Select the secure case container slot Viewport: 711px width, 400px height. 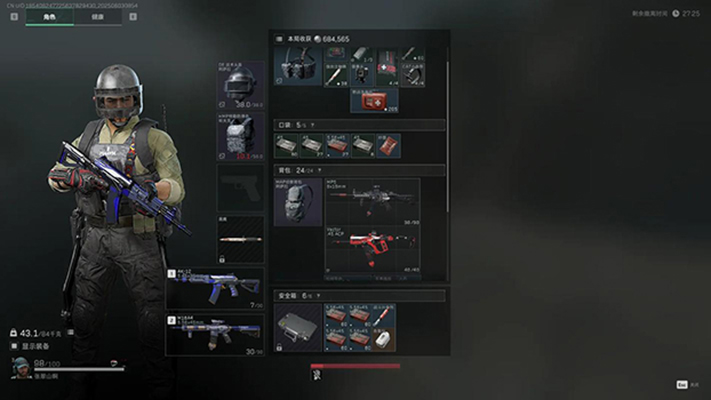coord(297,329)
